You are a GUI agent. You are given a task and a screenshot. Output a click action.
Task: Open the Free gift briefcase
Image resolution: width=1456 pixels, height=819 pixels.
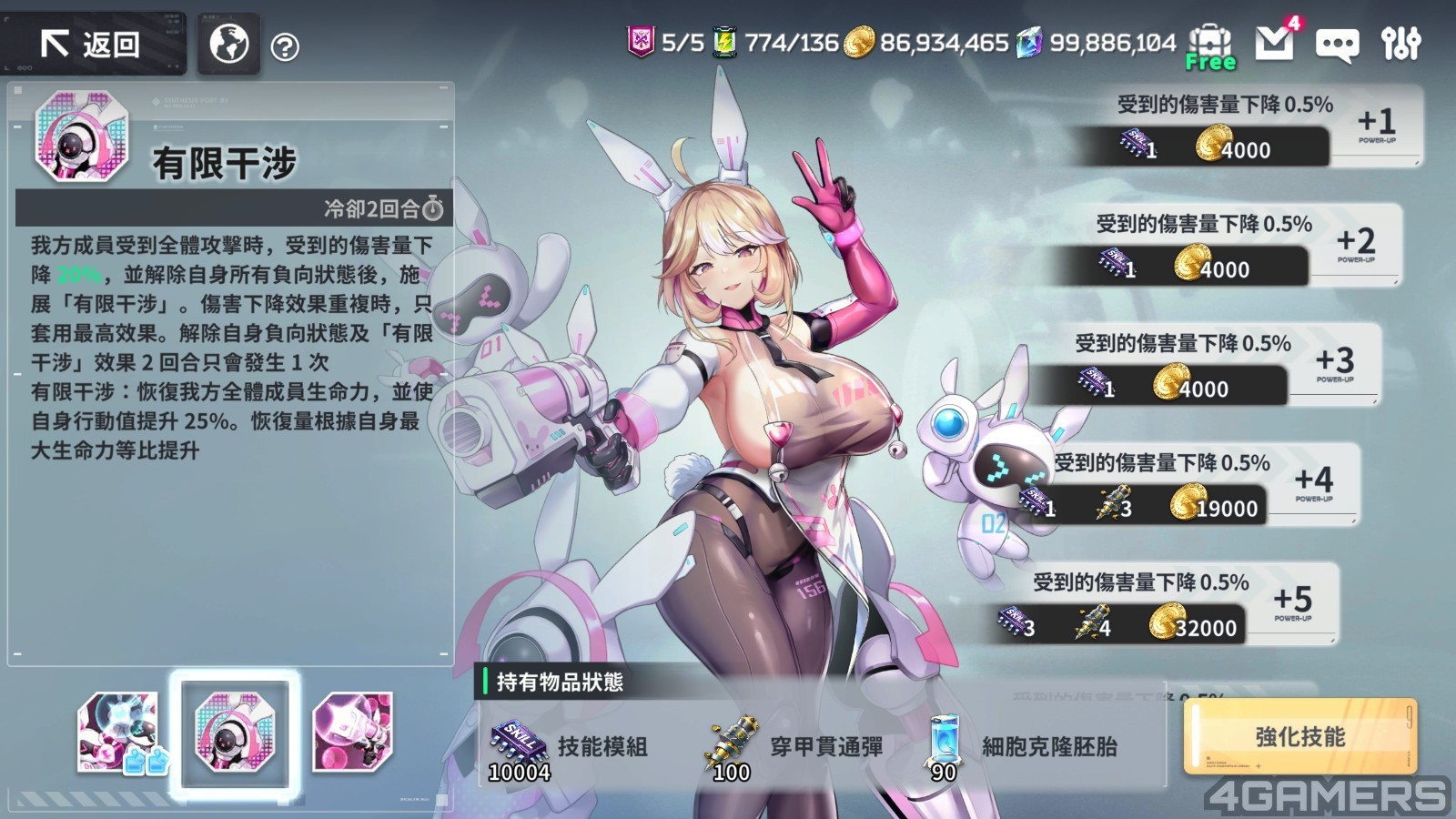click(x=1210, y=45)
